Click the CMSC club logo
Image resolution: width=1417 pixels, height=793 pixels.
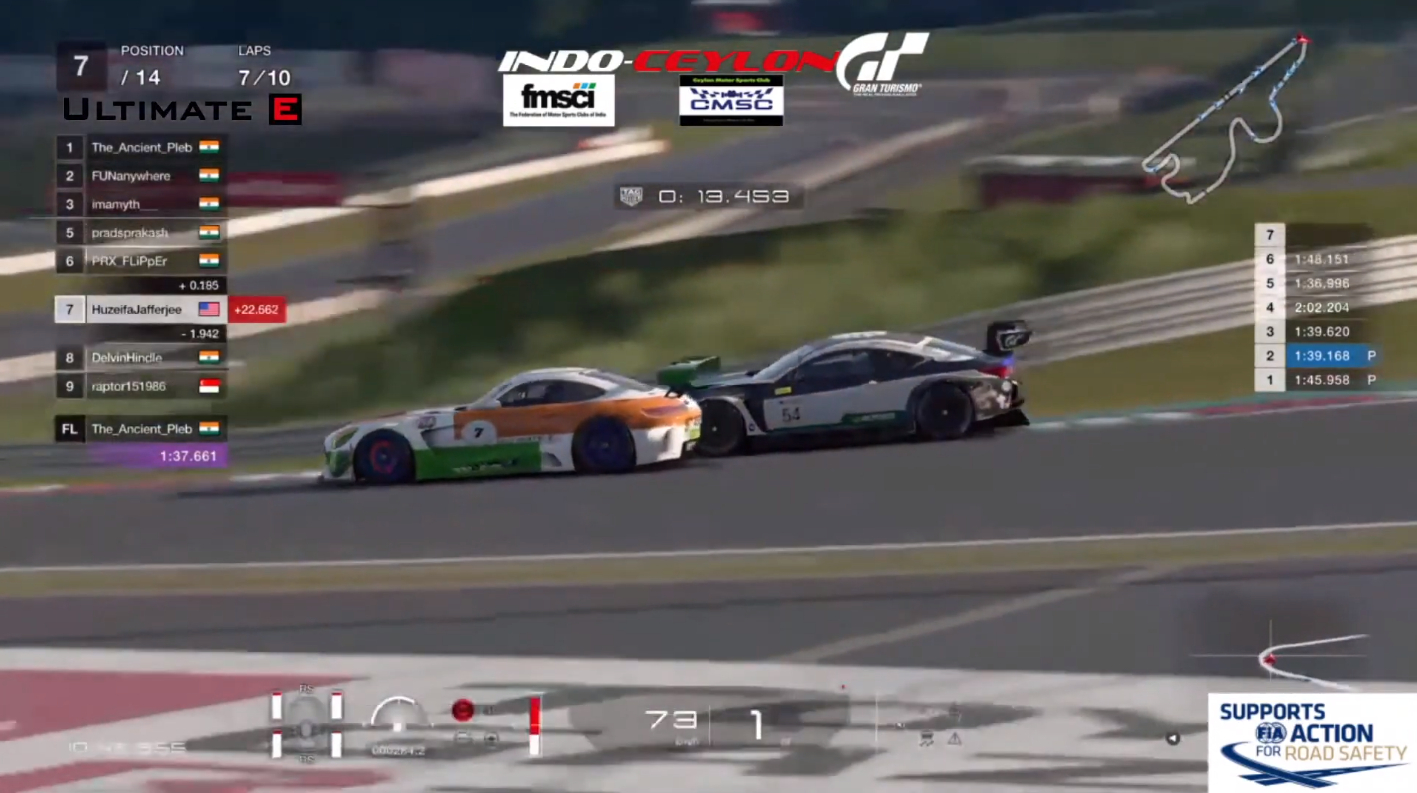(731, 100)
